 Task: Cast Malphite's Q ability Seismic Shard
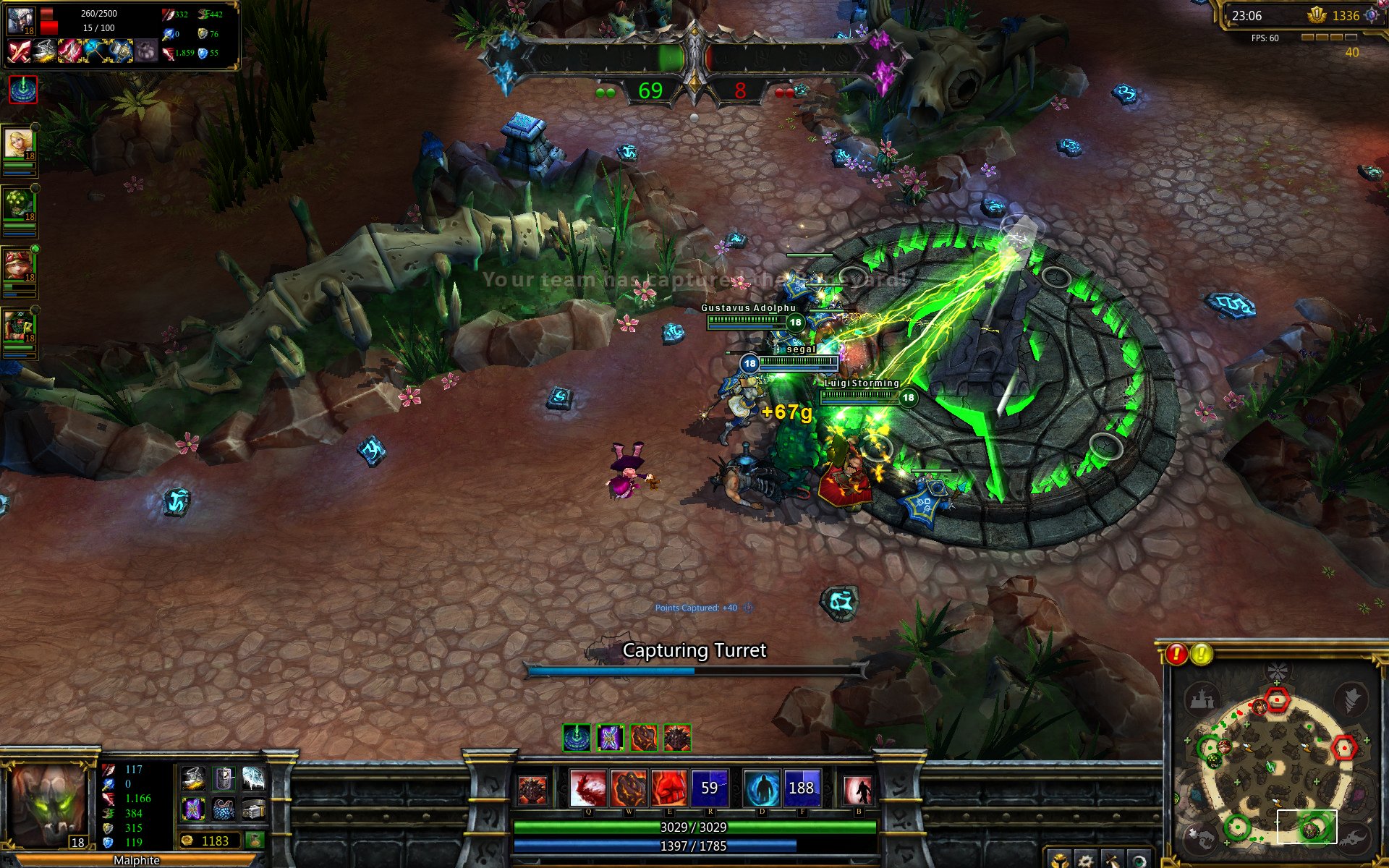coord(587,788)
